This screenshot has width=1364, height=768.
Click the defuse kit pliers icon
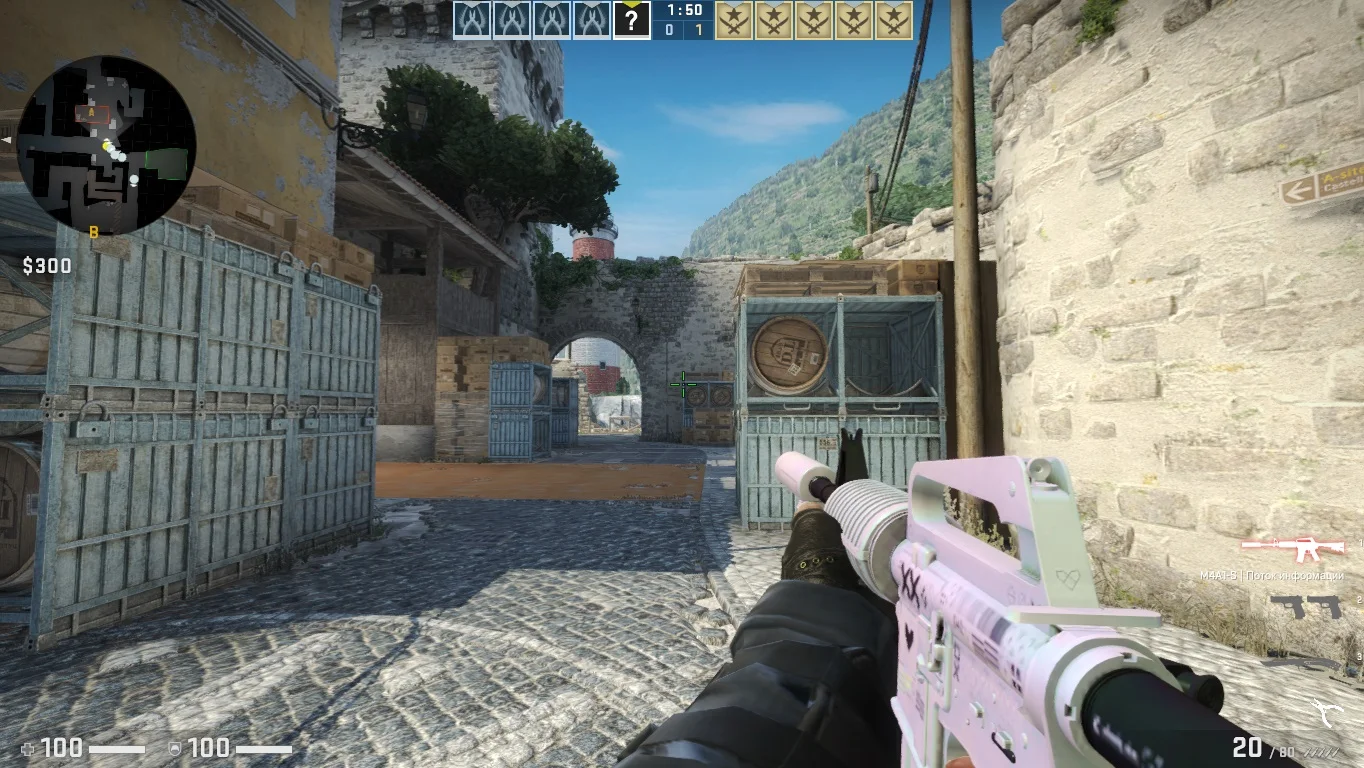(1329, 711)
